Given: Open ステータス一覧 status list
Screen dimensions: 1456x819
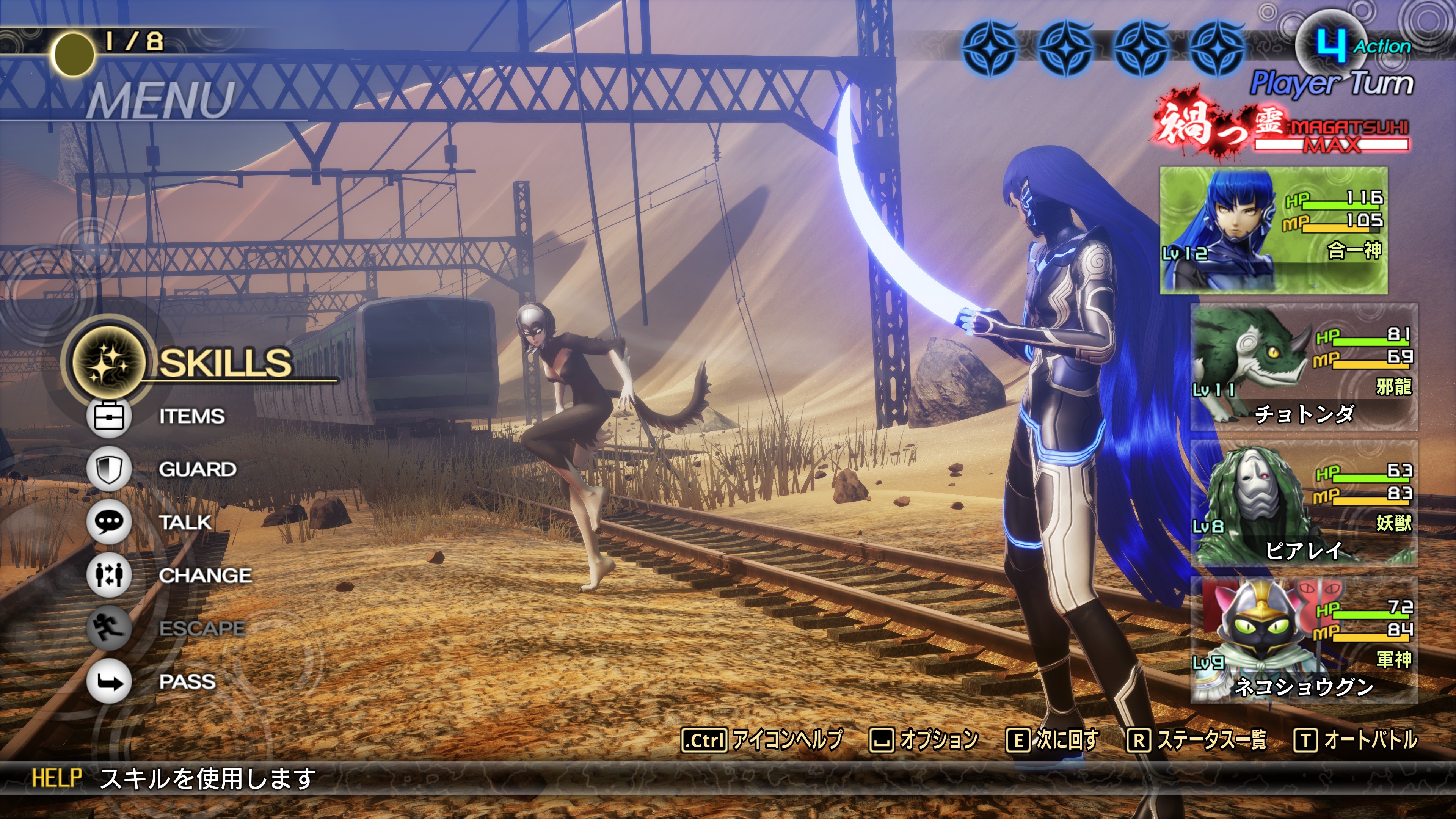Looking at the screenshot, I should point(1197,740).
